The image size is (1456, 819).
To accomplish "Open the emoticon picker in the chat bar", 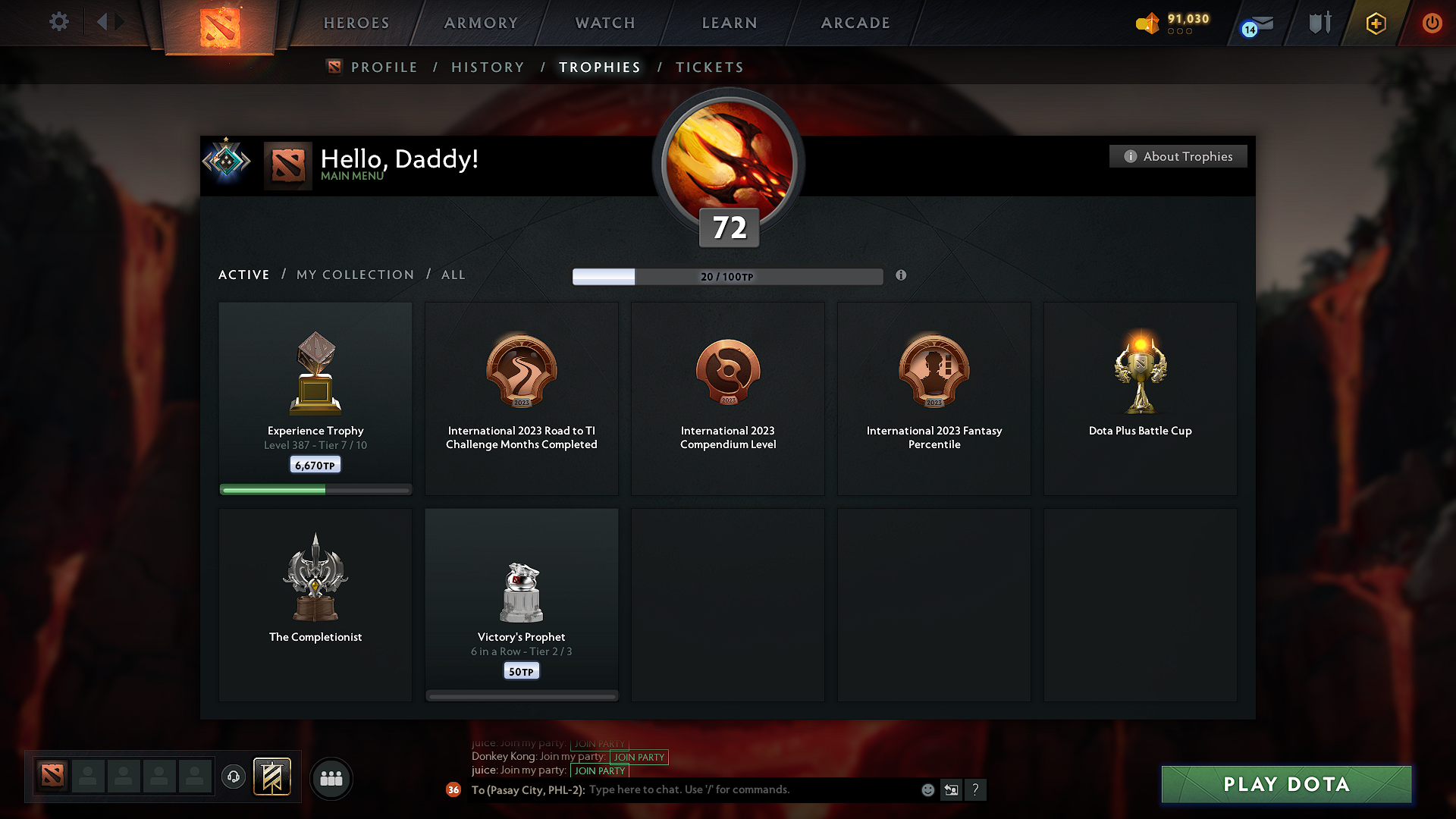I will (927, 789).
